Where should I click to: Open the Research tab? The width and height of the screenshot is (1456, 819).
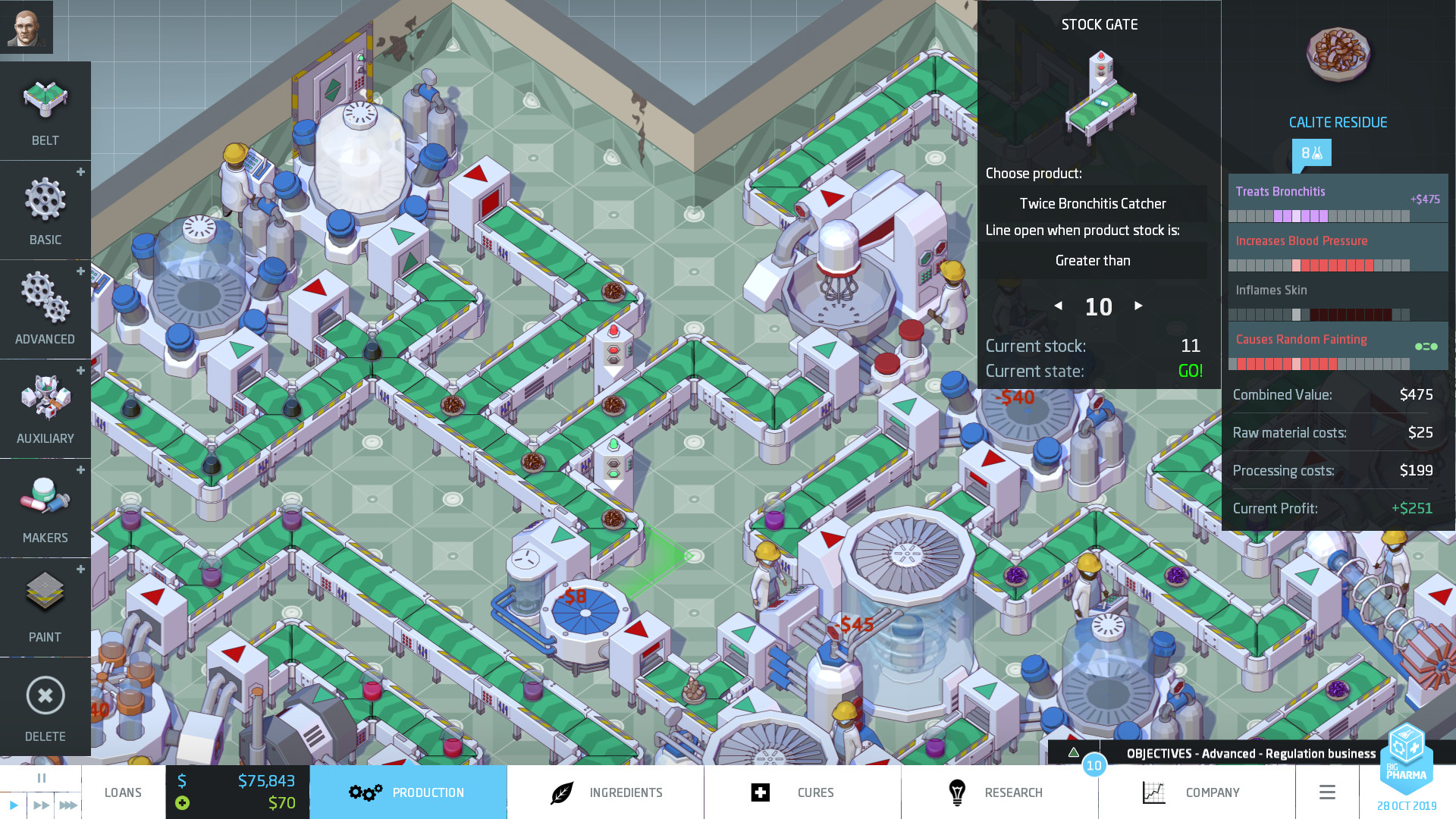[1014, 792]
